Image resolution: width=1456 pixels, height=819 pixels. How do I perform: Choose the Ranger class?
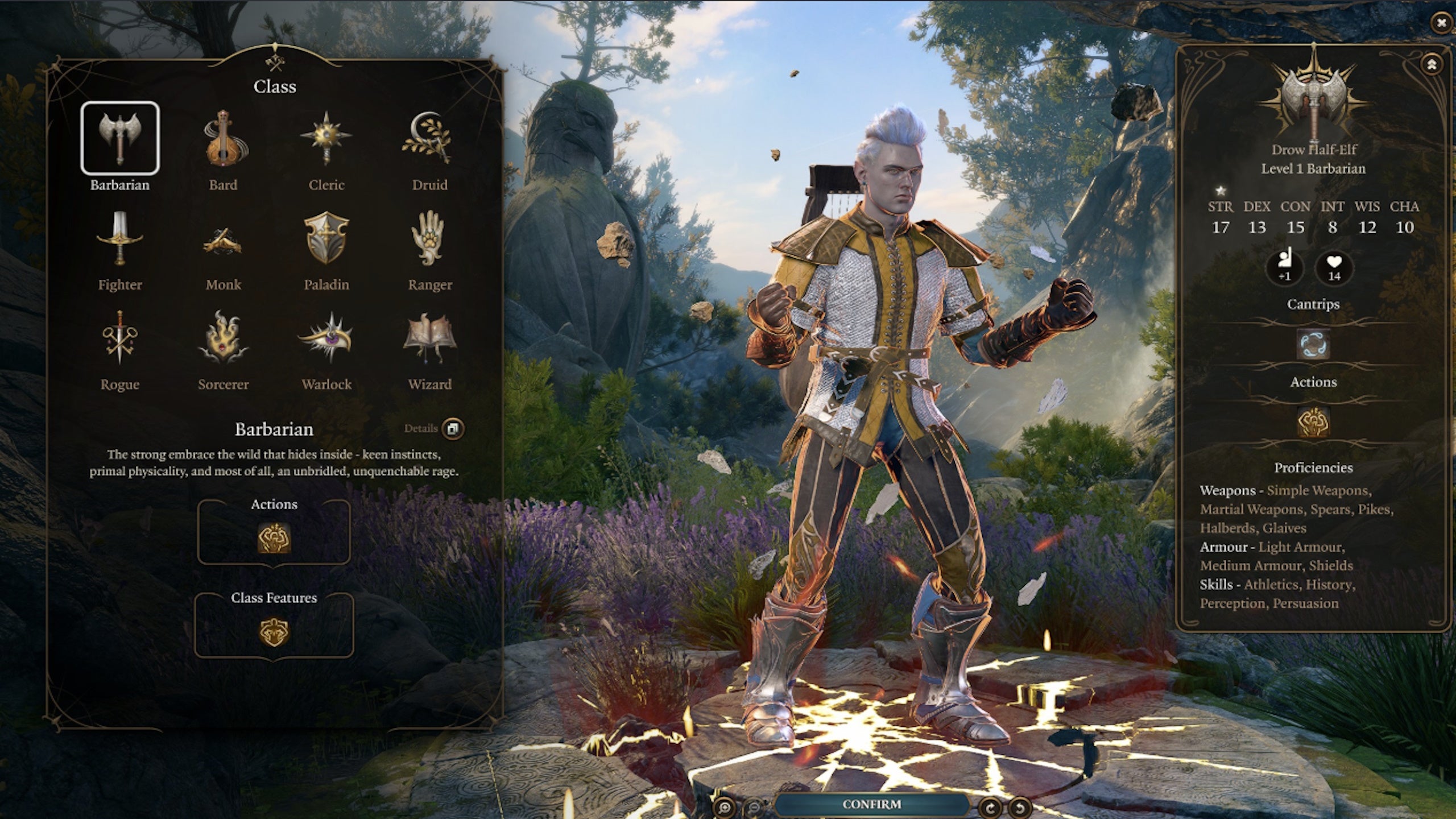(429, 238)
